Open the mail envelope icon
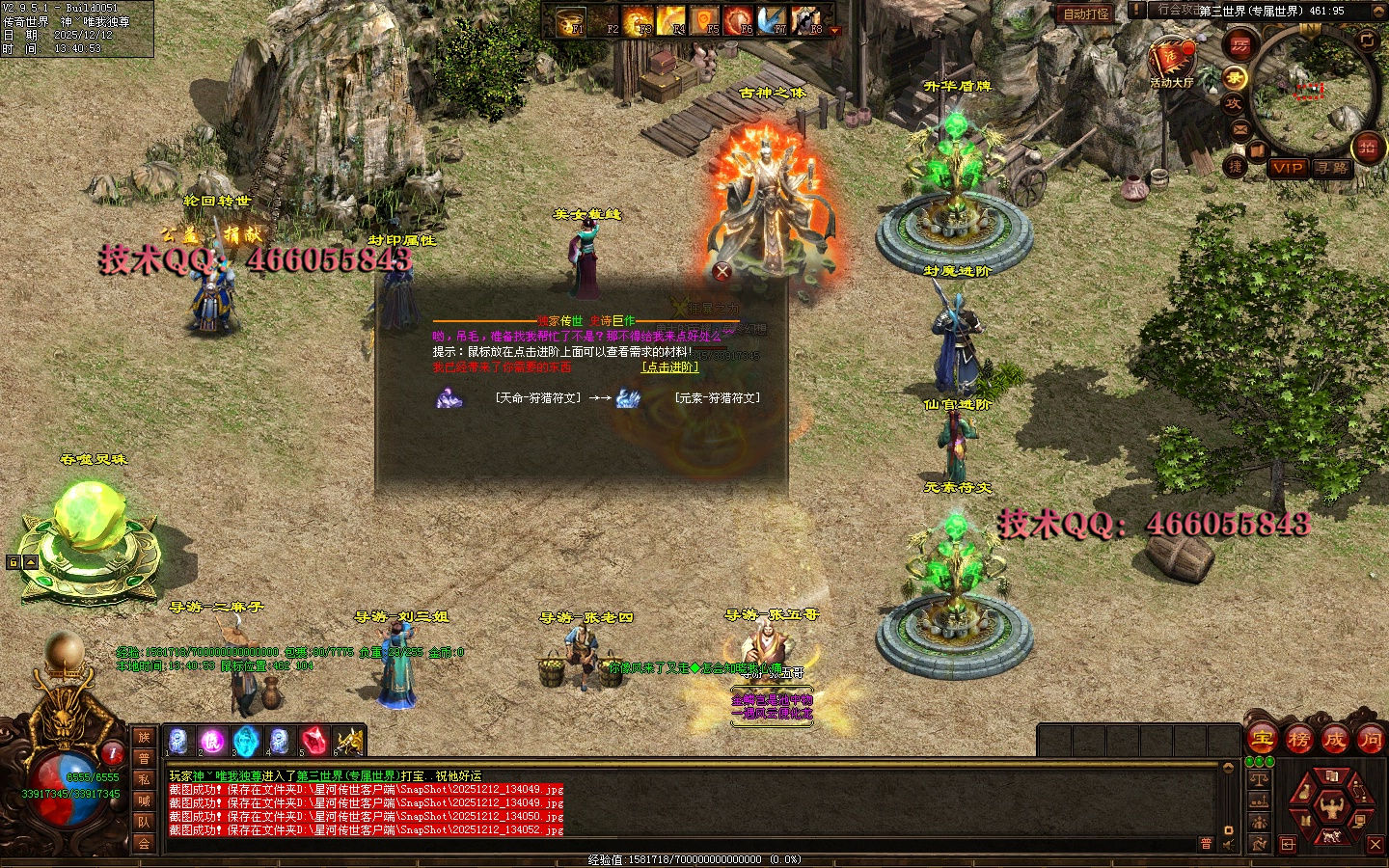This screenshot has height=868, width=1389. tap(1239, 129)
